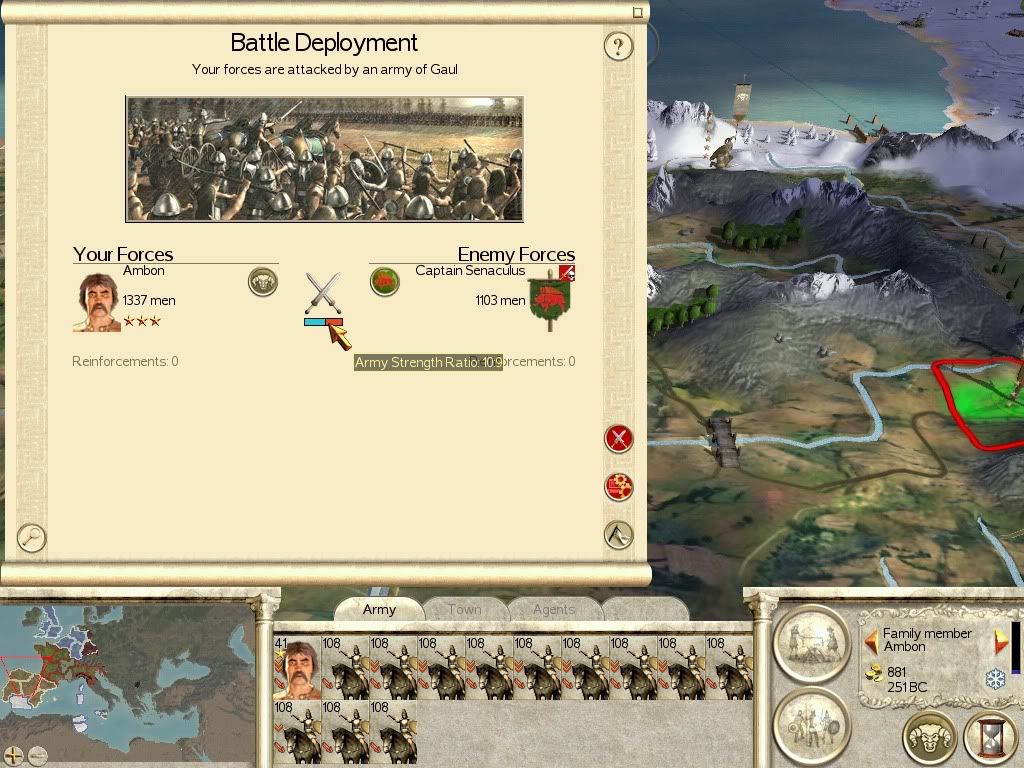View Ambon's general portrait on the scroll
This screenshot has height=768, width=1024.
[x=97, y=302]
